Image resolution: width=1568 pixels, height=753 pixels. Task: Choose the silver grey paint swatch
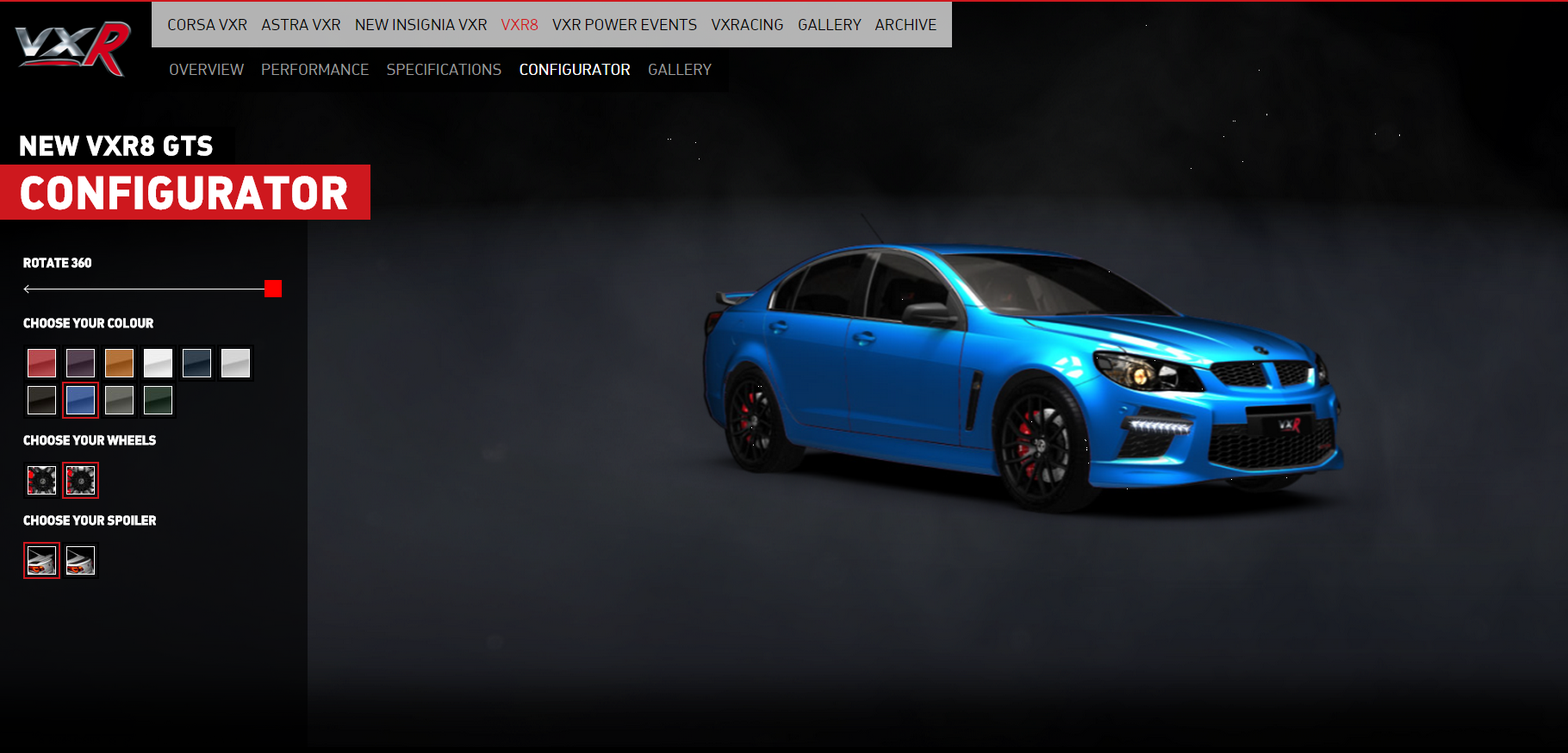coord(235,363)
